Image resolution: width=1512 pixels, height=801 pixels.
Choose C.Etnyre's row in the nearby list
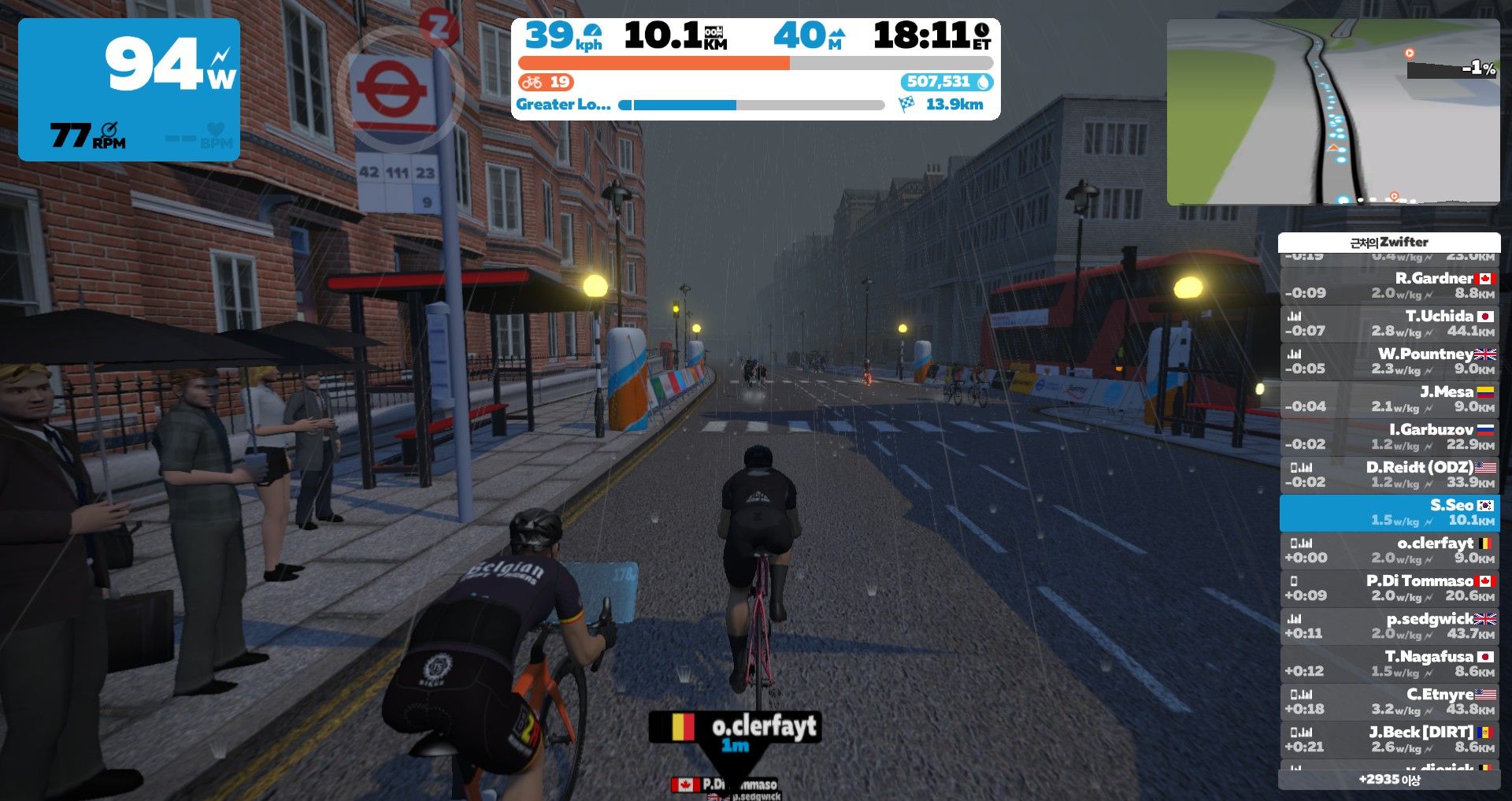(x=1389, y=701)
